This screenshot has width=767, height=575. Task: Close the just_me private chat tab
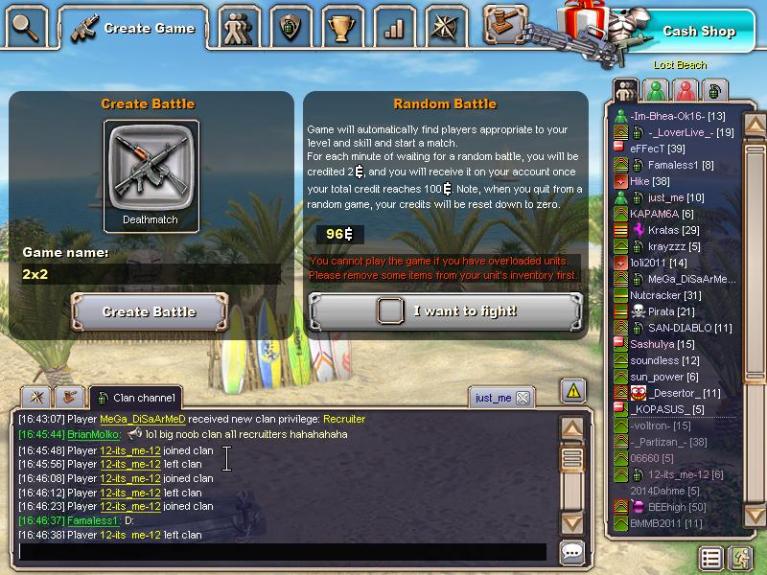tap(522, 398)
